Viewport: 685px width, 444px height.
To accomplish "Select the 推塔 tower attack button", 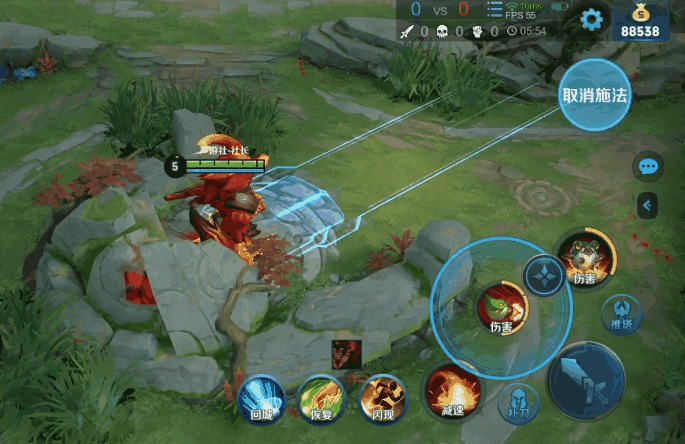I will (621, 313).
